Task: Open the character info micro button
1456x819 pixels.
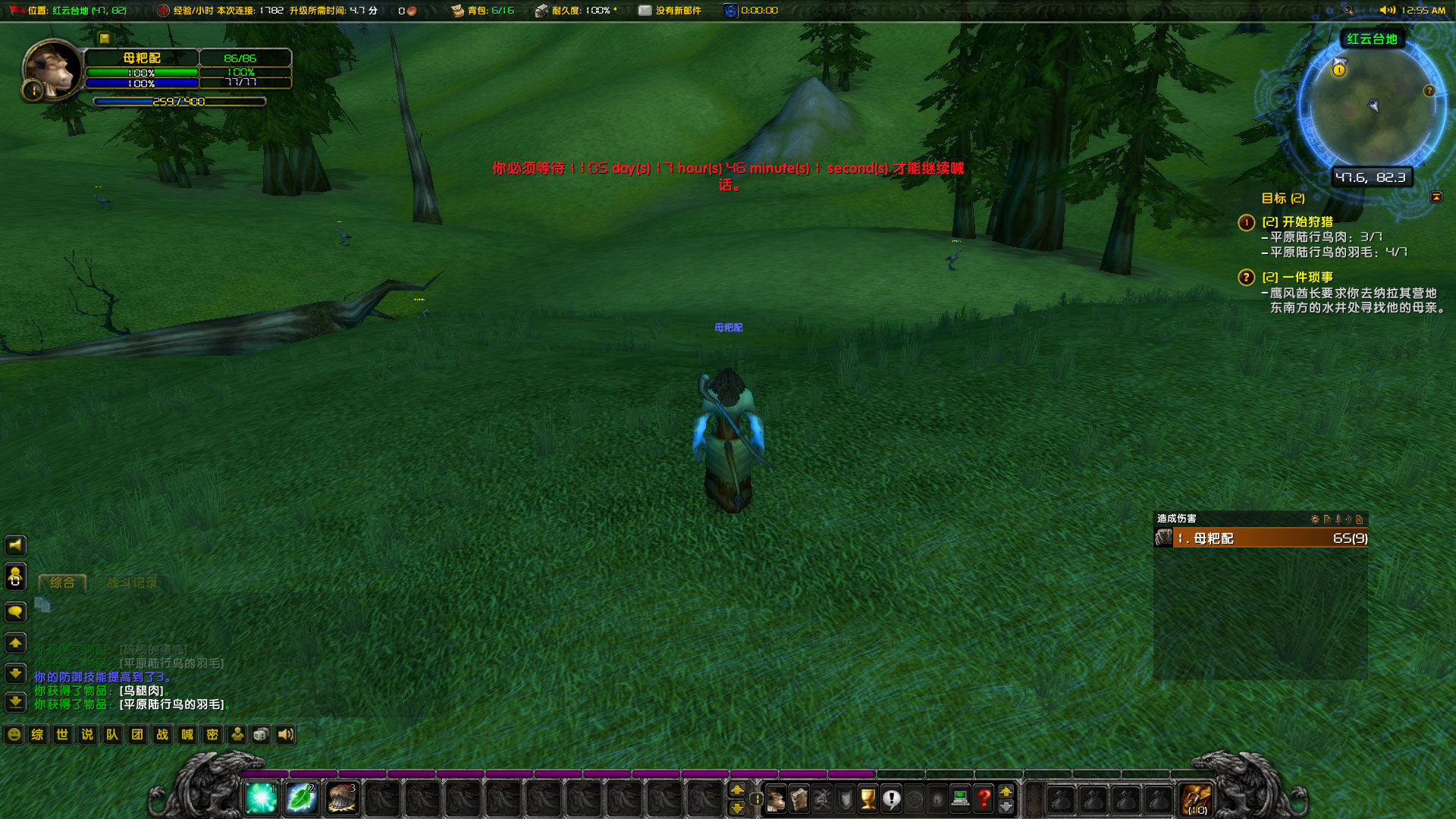Action: pyautogui.click(x=775, y=799)
